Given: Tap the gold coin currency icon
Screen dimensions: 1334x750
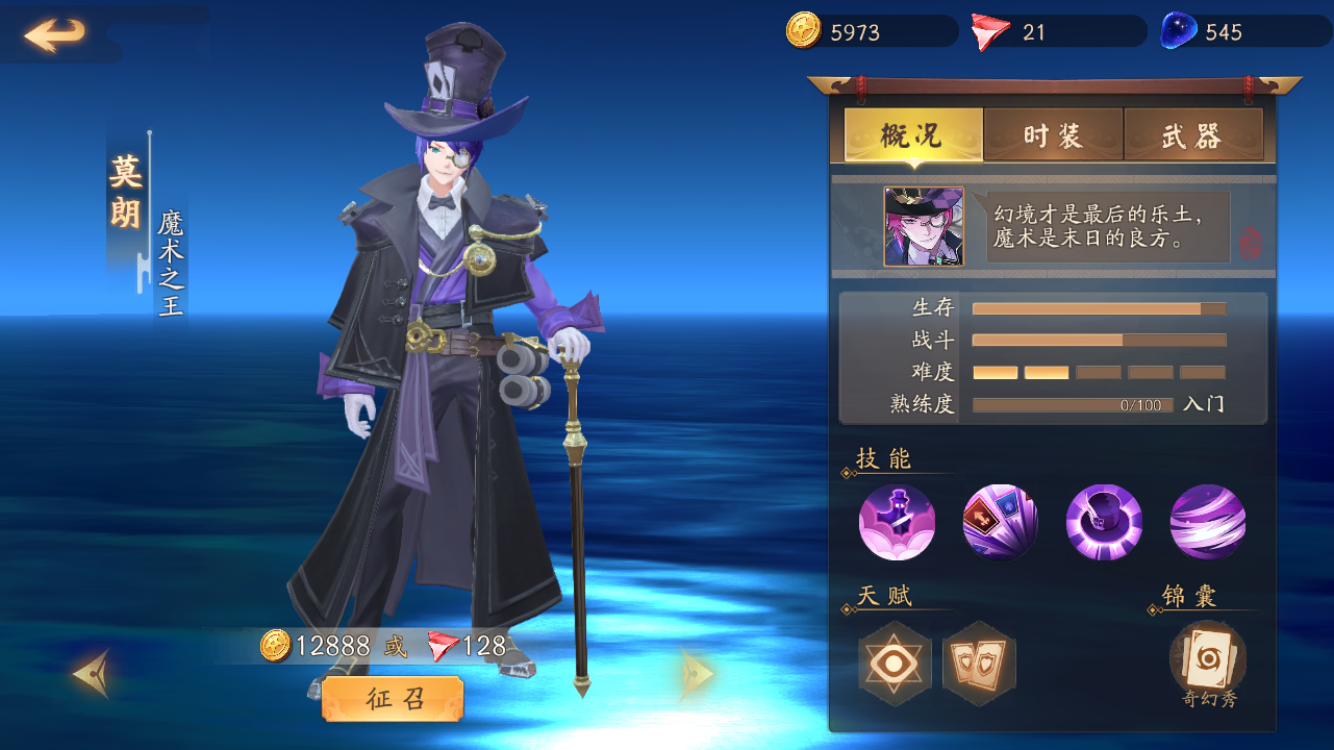Looking at the screenshot, I should pyautogui.click(x=803, y=31).
